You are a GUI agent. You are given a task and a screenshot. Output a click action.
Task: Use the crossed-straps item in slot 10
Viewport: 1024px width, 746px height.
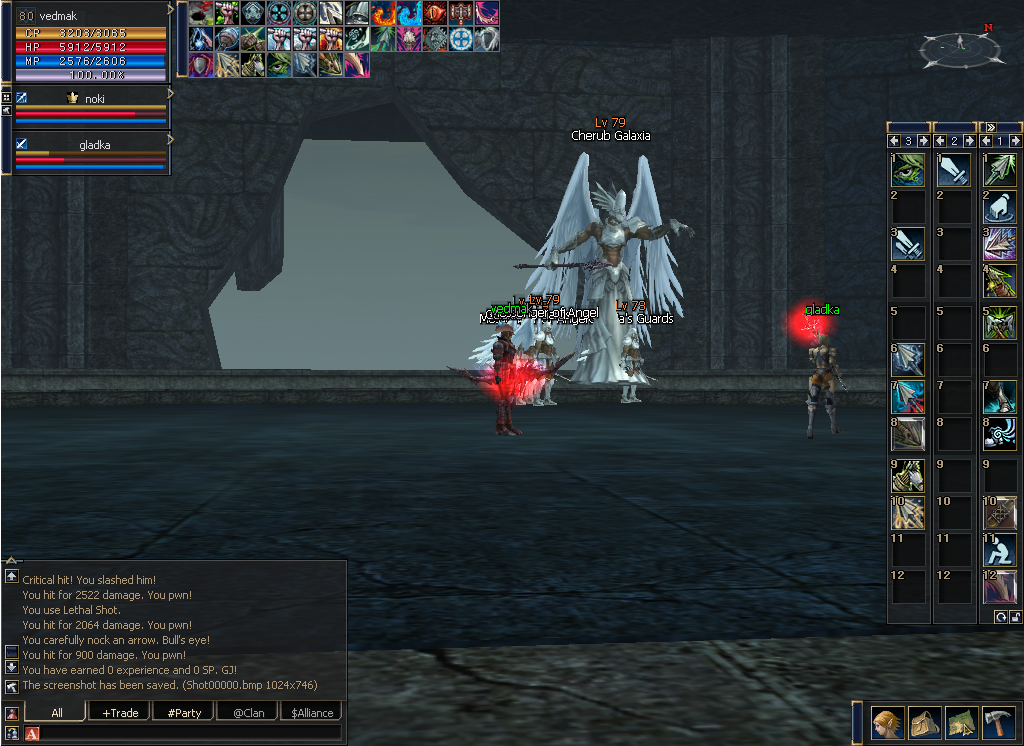pyautogui.click(x=1000, y=512)
